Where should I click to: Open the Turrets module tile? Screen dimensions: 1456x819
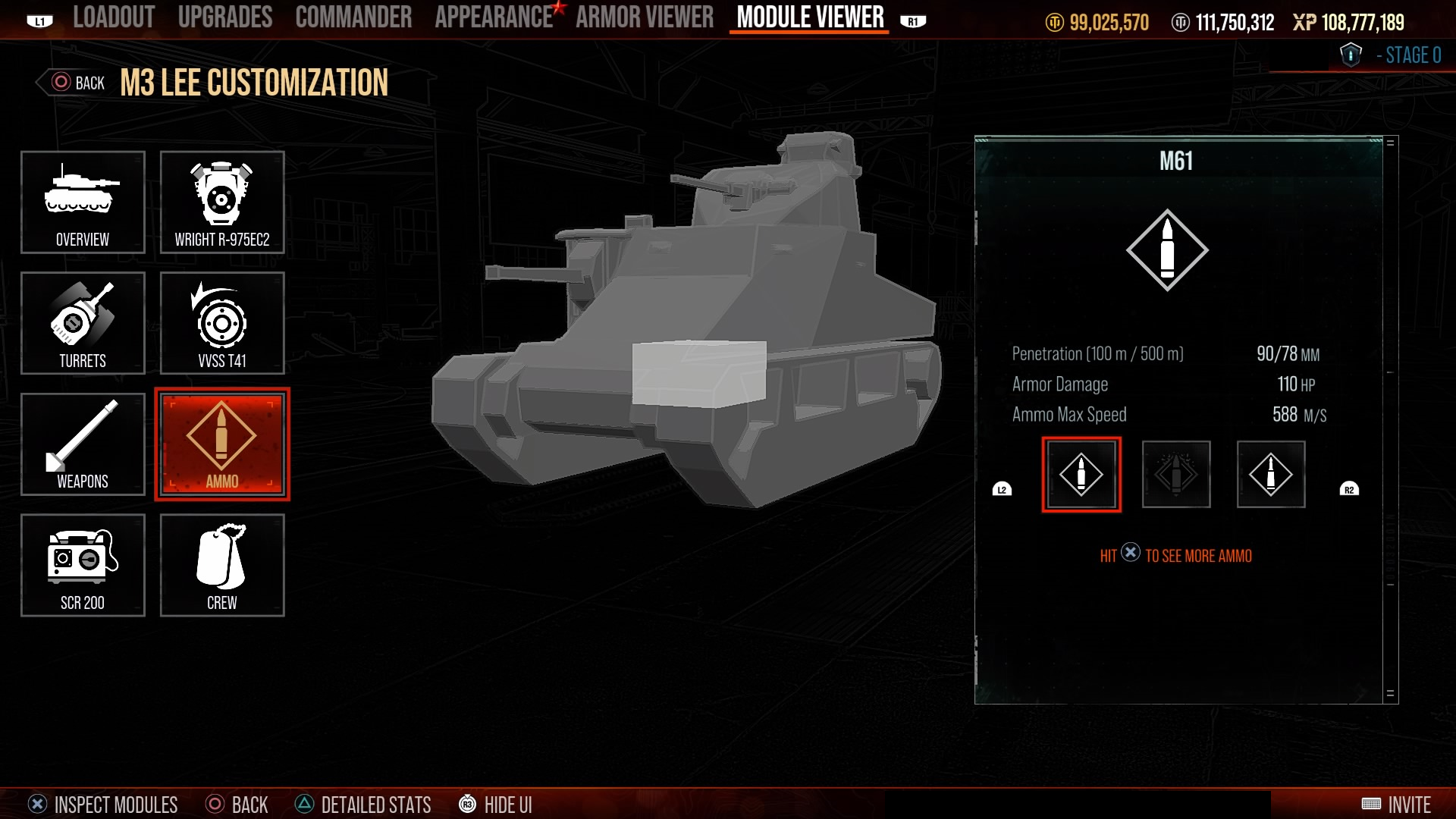click(x=83, y=323)
